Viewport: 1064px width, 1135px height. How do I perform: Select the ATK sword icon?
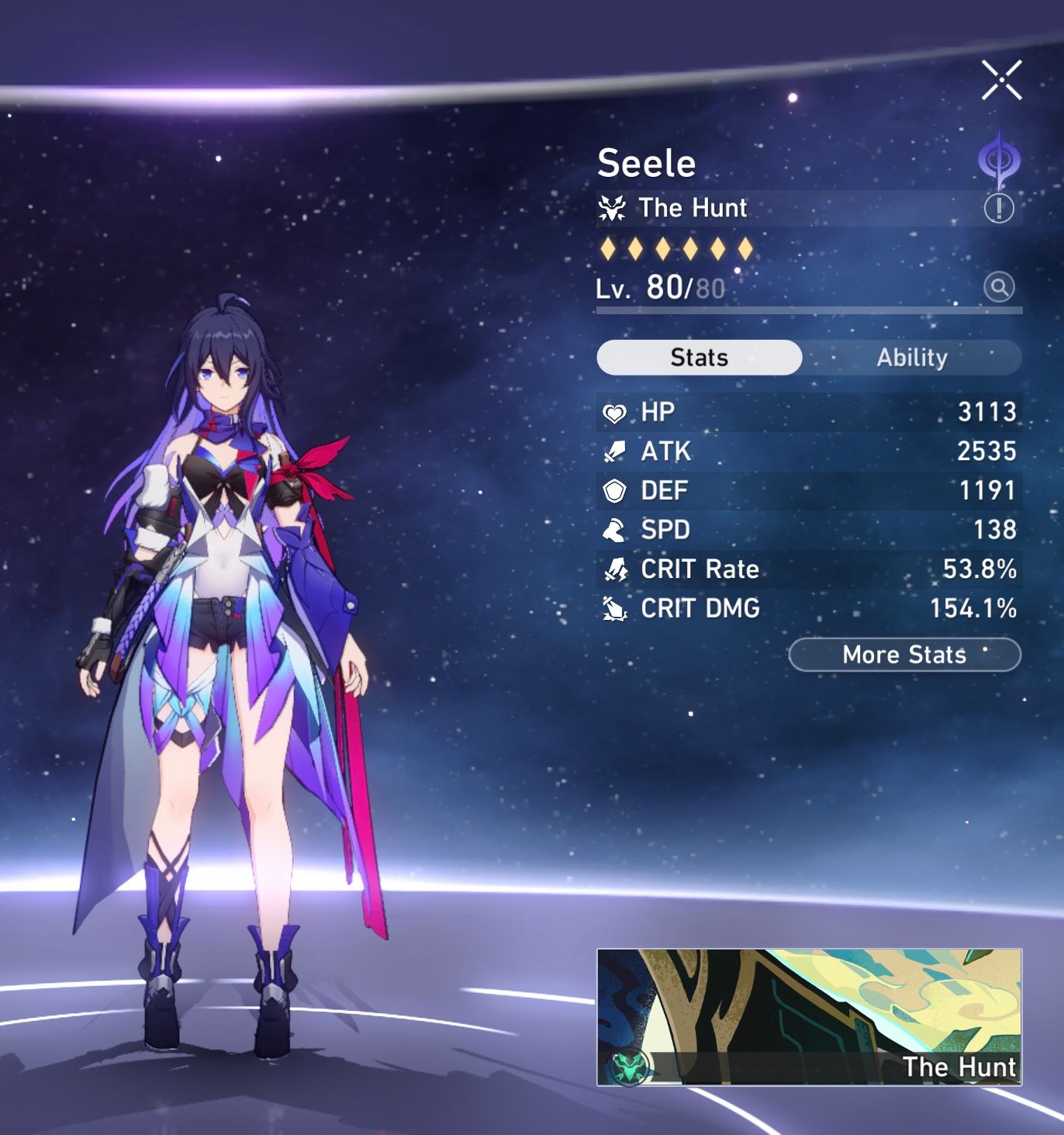pos(615,452)
